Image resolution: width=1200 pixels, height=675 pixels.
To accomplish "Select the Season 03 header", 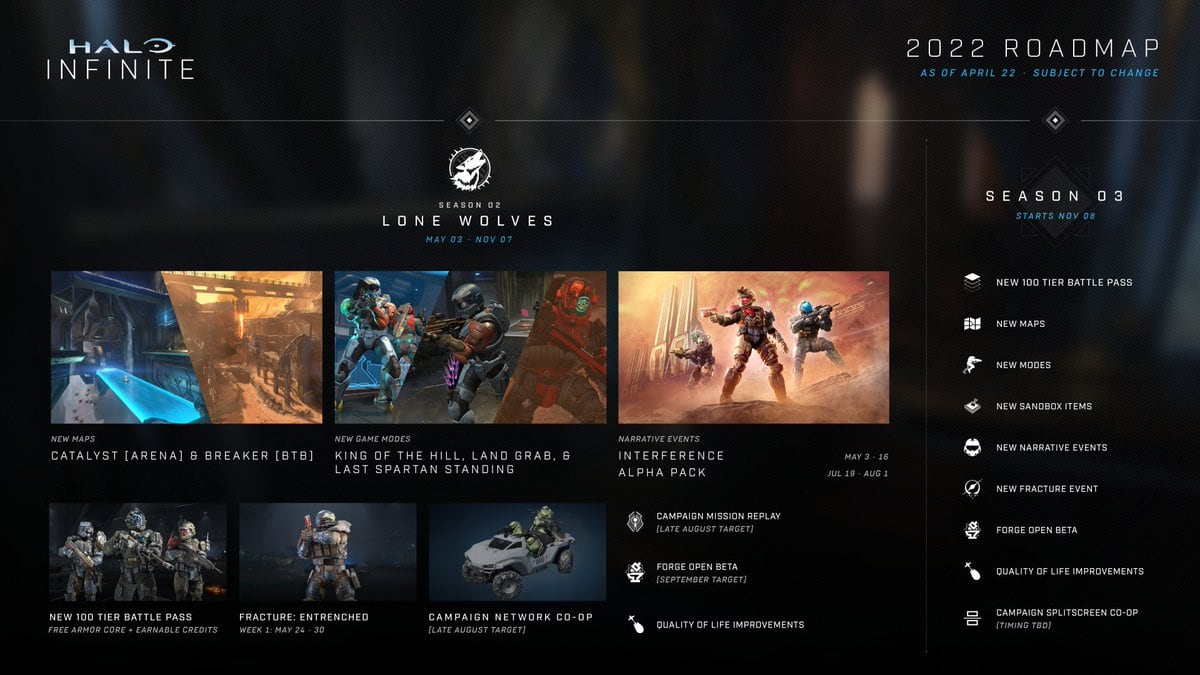I will click(1054, 196).
